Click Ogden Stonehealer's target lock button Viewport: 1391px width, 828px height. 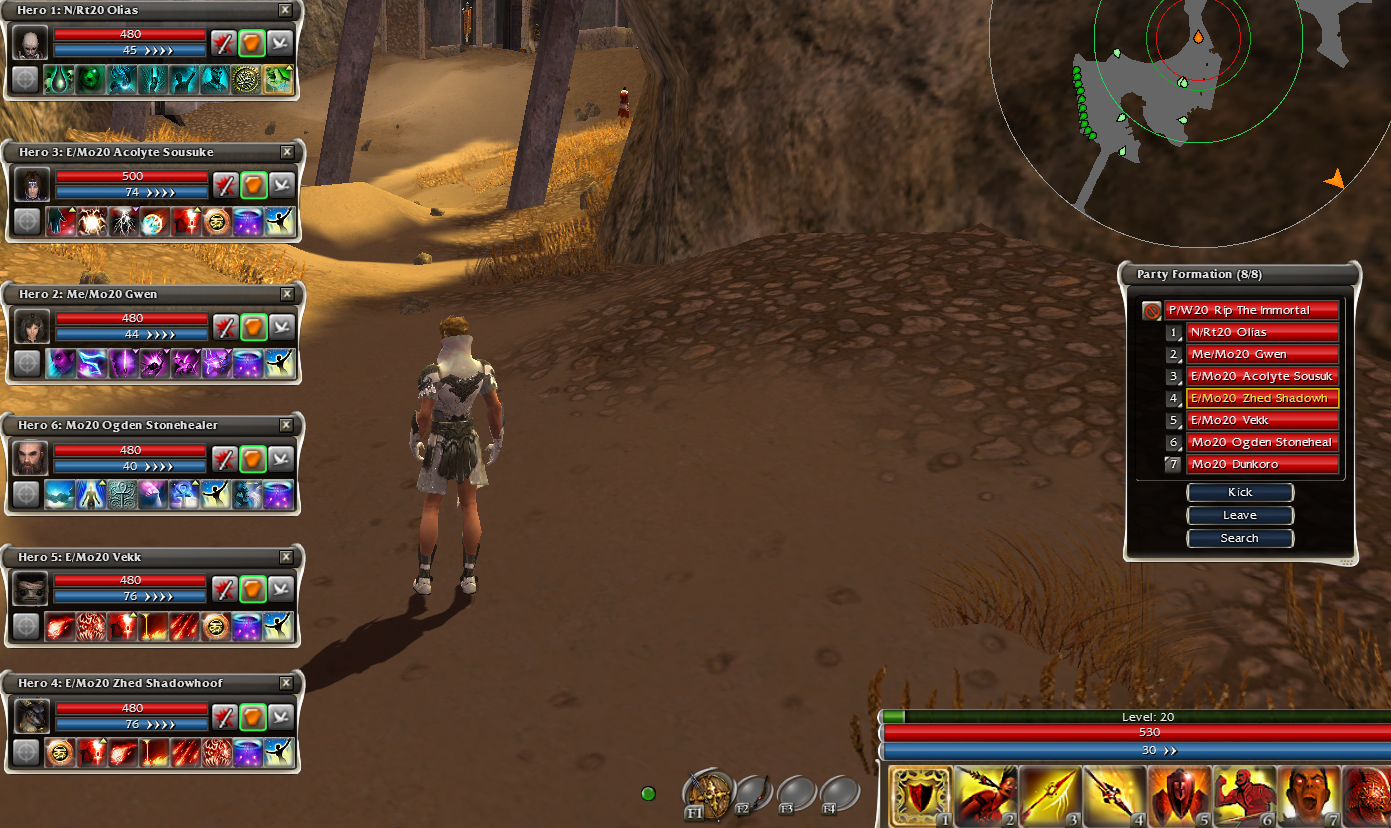27,494
